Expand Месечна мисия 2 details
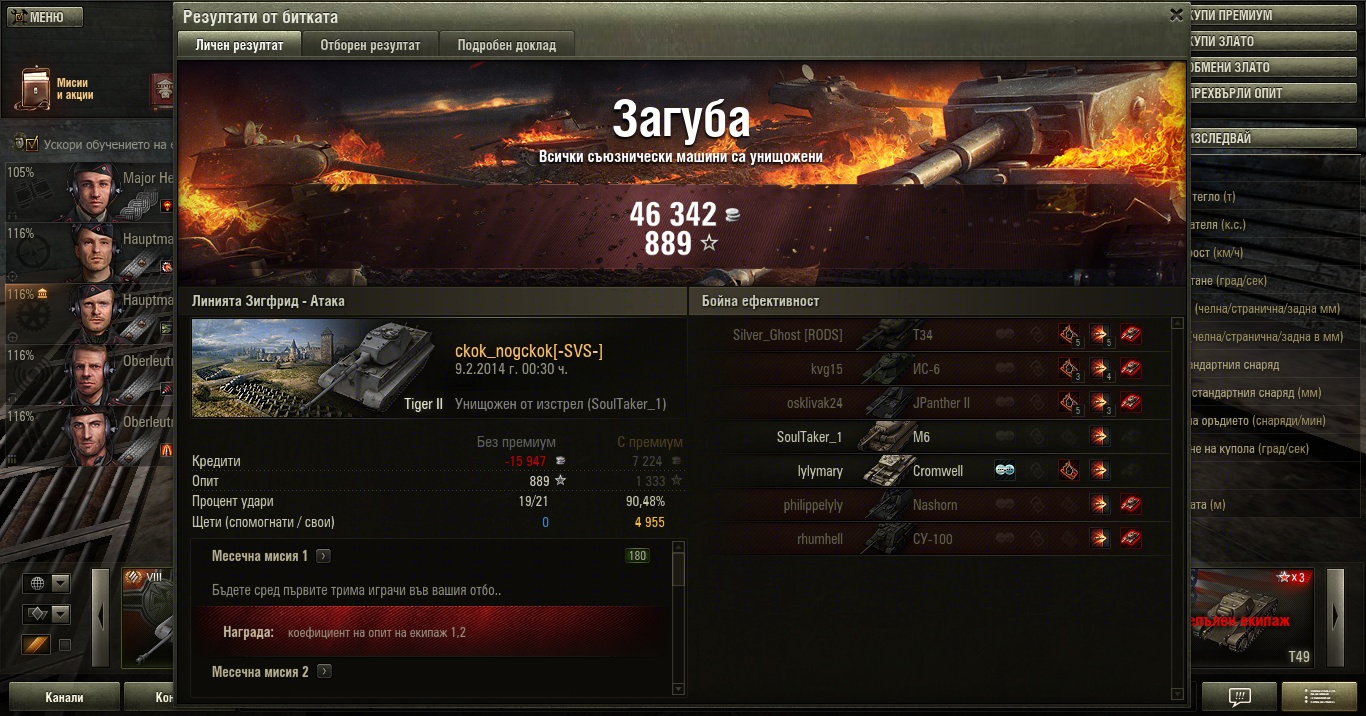 (324, 672)
